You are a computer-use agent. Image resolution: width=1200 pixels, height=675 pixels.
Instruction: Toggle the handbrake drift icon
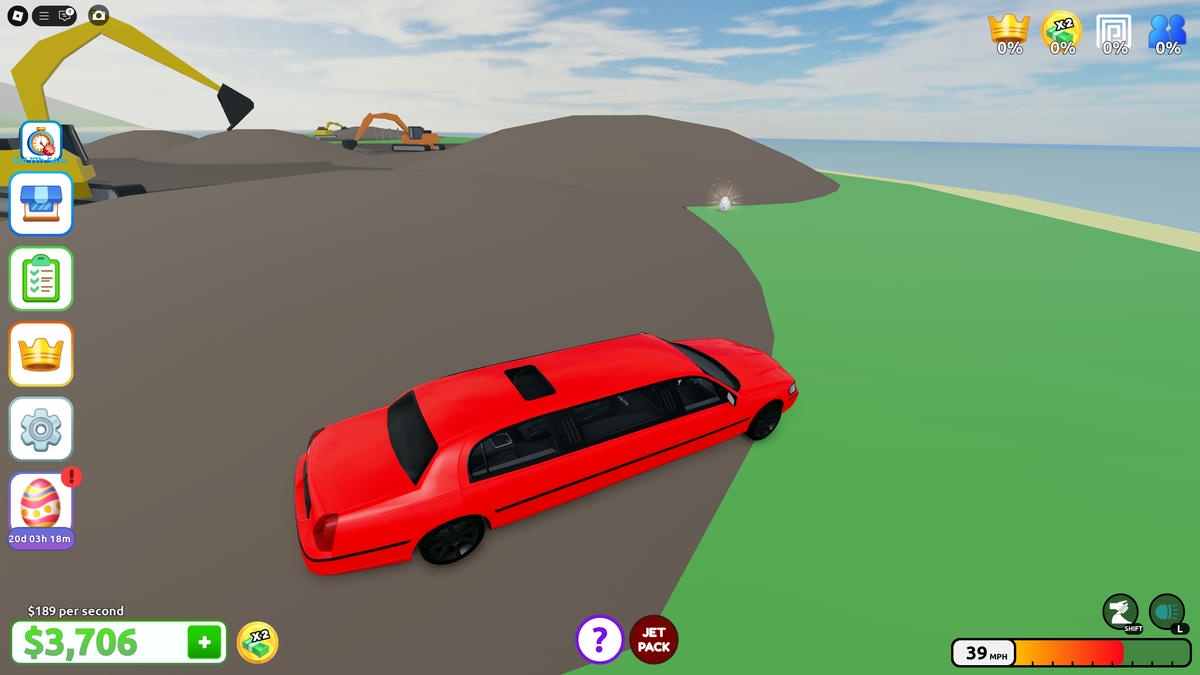coord(1120,611)
